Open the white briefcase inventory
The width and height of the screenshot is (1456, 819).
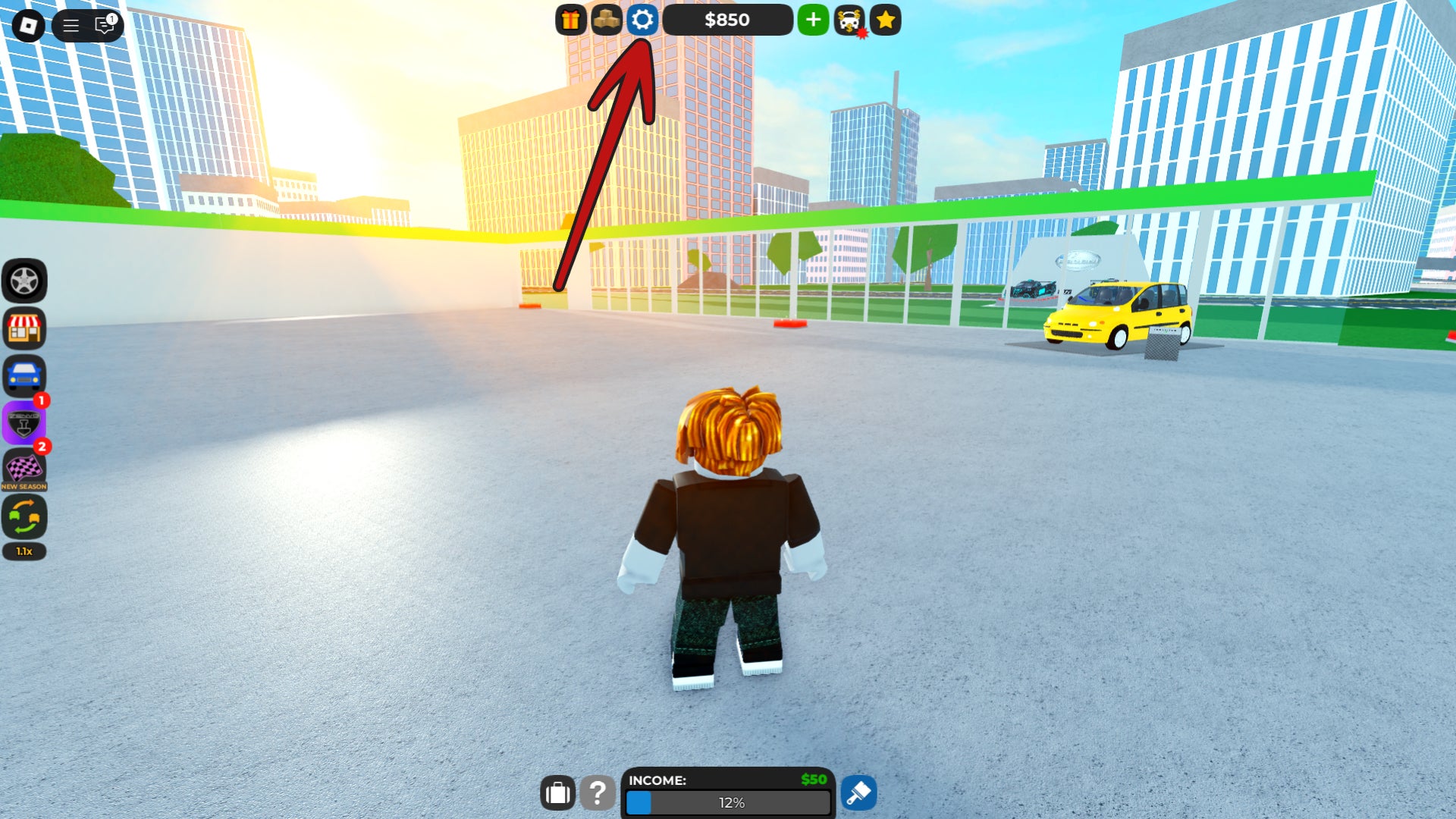pyautogui.click(x=557, y=793)
